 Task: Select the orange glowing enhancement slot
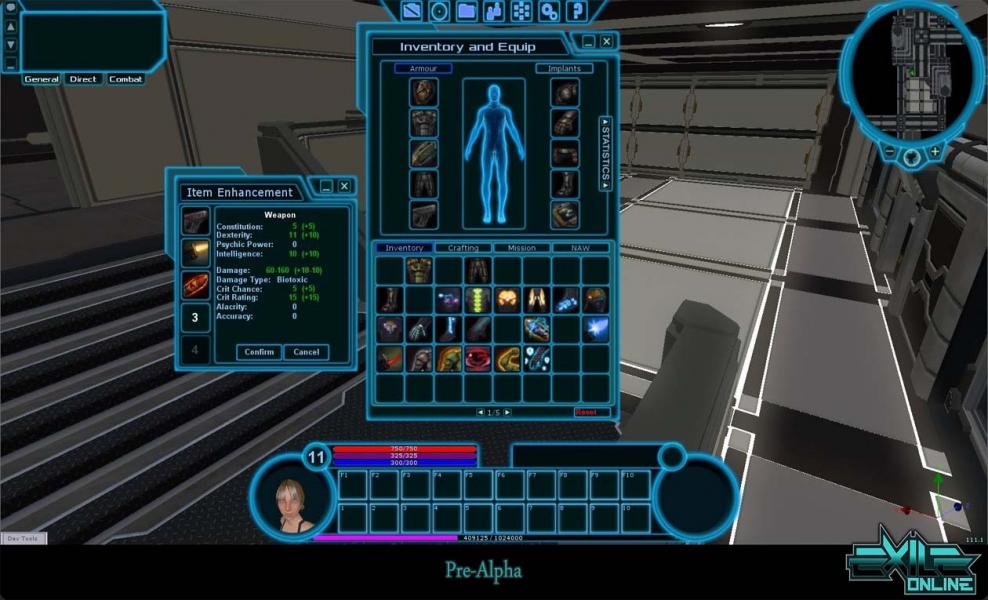[x=195, y=252]
